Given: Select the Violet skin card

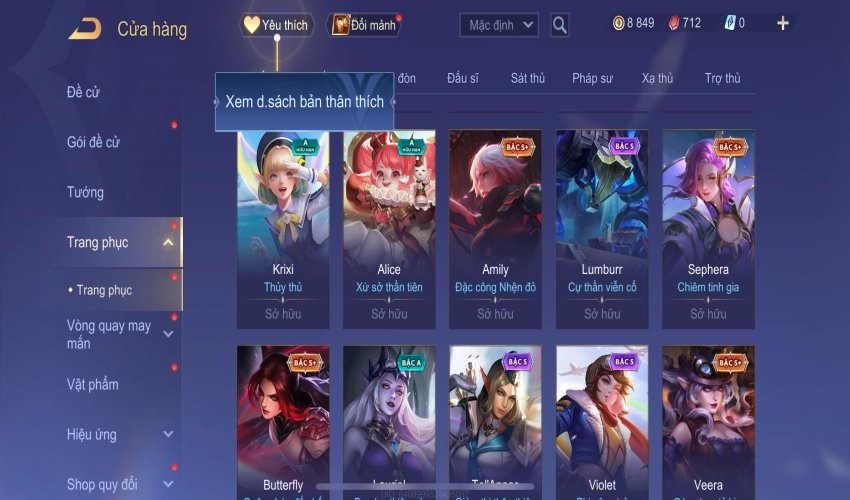Looking at the screenshot, I should tap(602, 420).
